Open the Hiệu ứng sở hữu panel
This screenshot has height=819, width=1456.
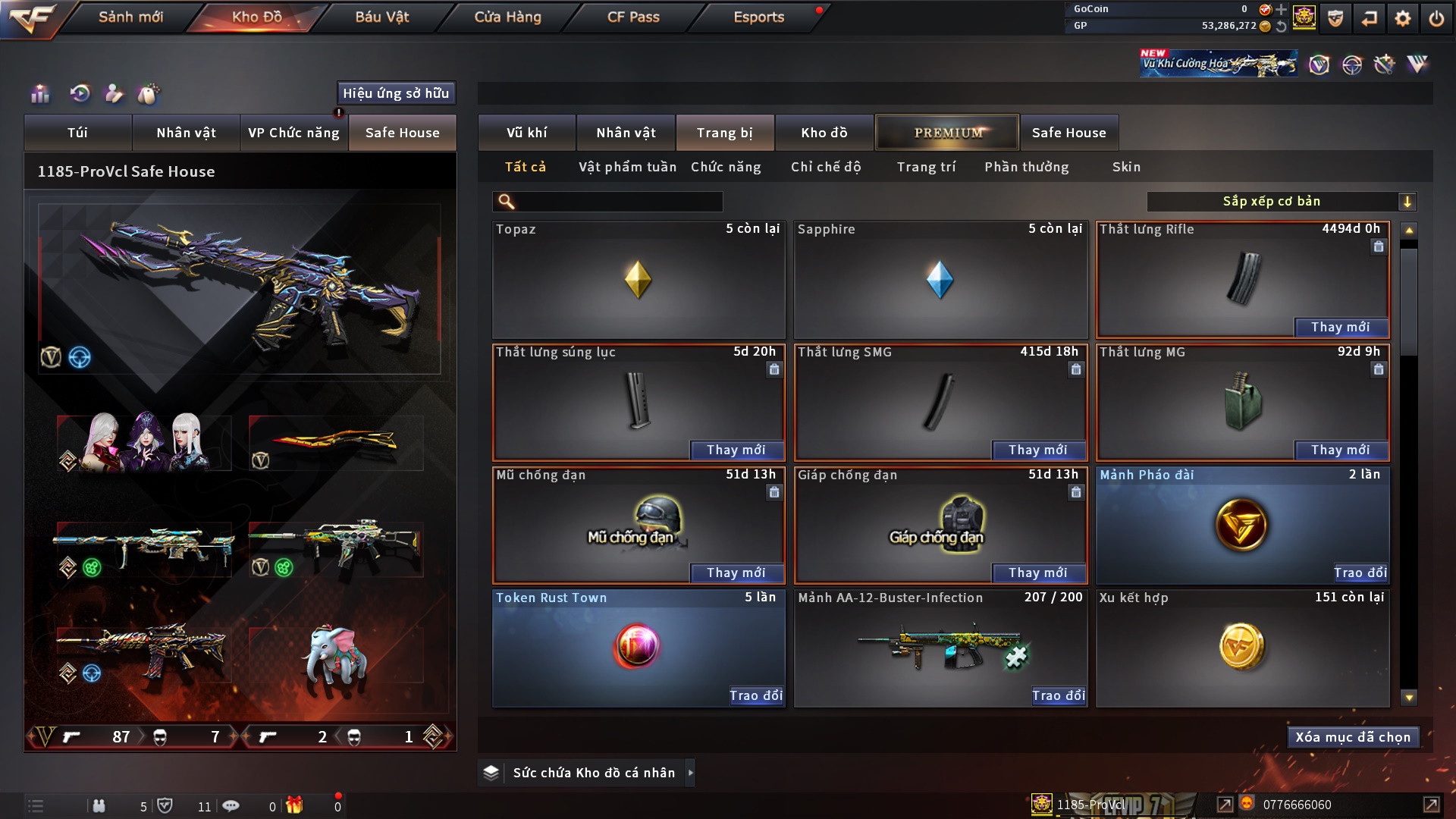[396, 93]
